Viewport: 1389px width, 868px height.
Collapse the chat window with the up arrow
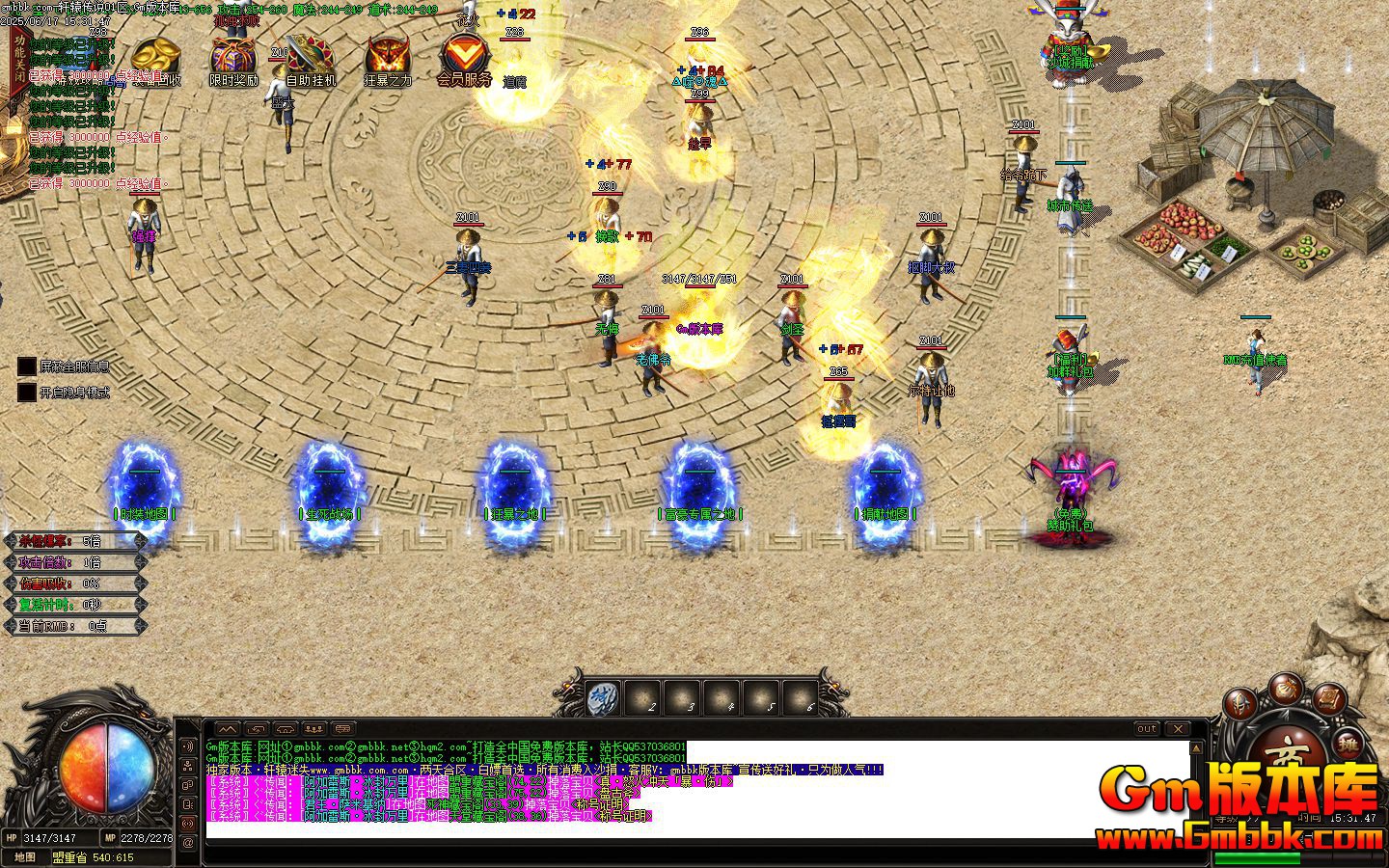[x=227, y=729]
